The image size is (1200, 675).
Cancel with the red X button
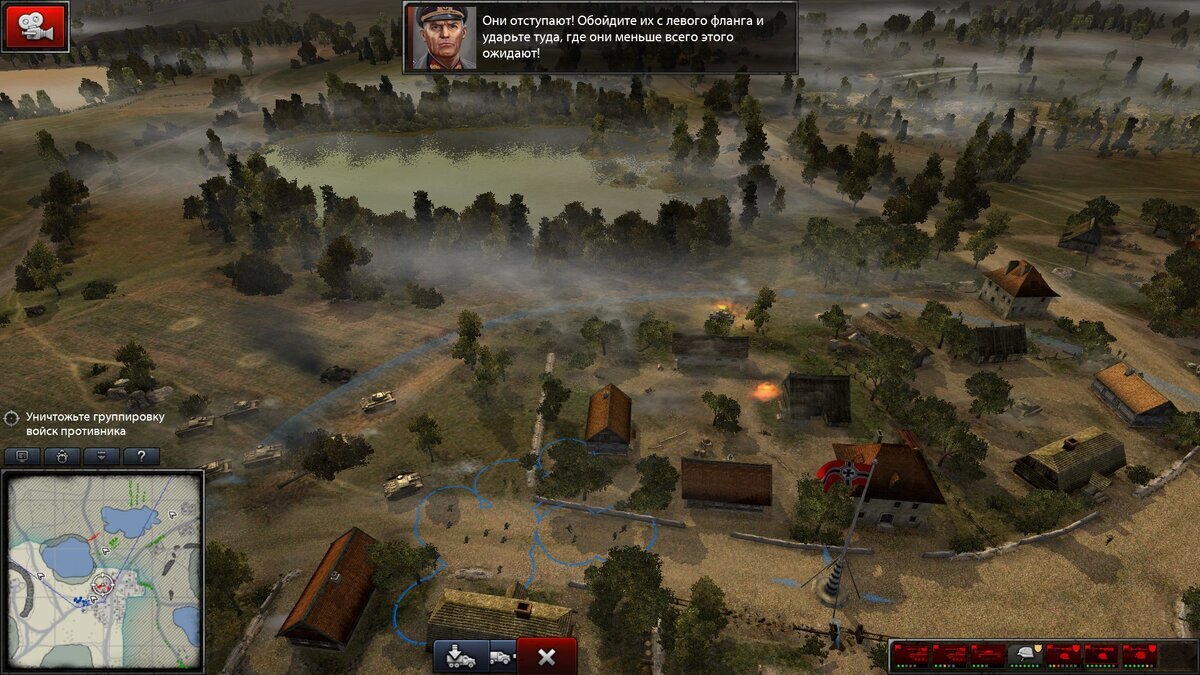coord(547,656)
